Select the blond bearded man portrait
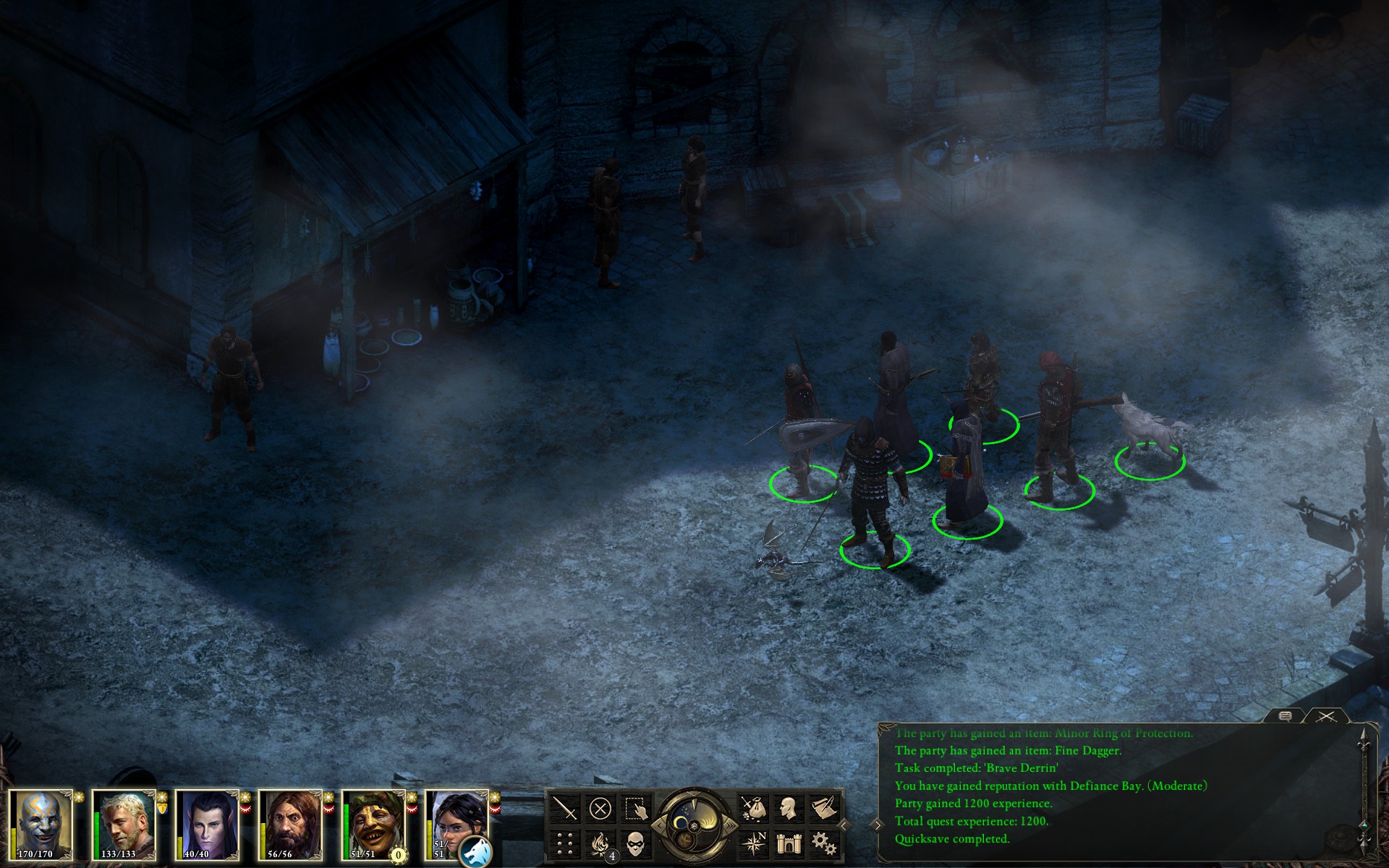The image size is (1389, 868). pos(124,824)
